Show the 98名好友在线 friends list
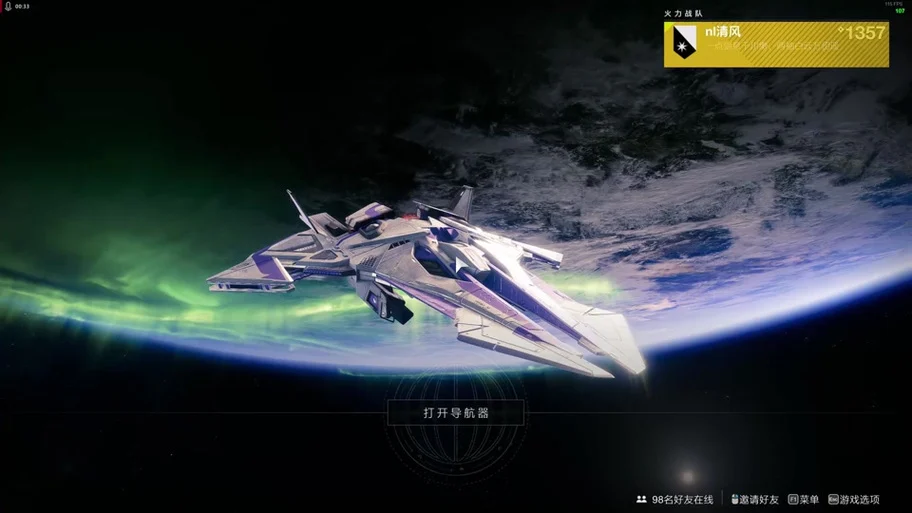Image resolution: width=912 pixels, height=513 pixels. (x=675, y=499)
